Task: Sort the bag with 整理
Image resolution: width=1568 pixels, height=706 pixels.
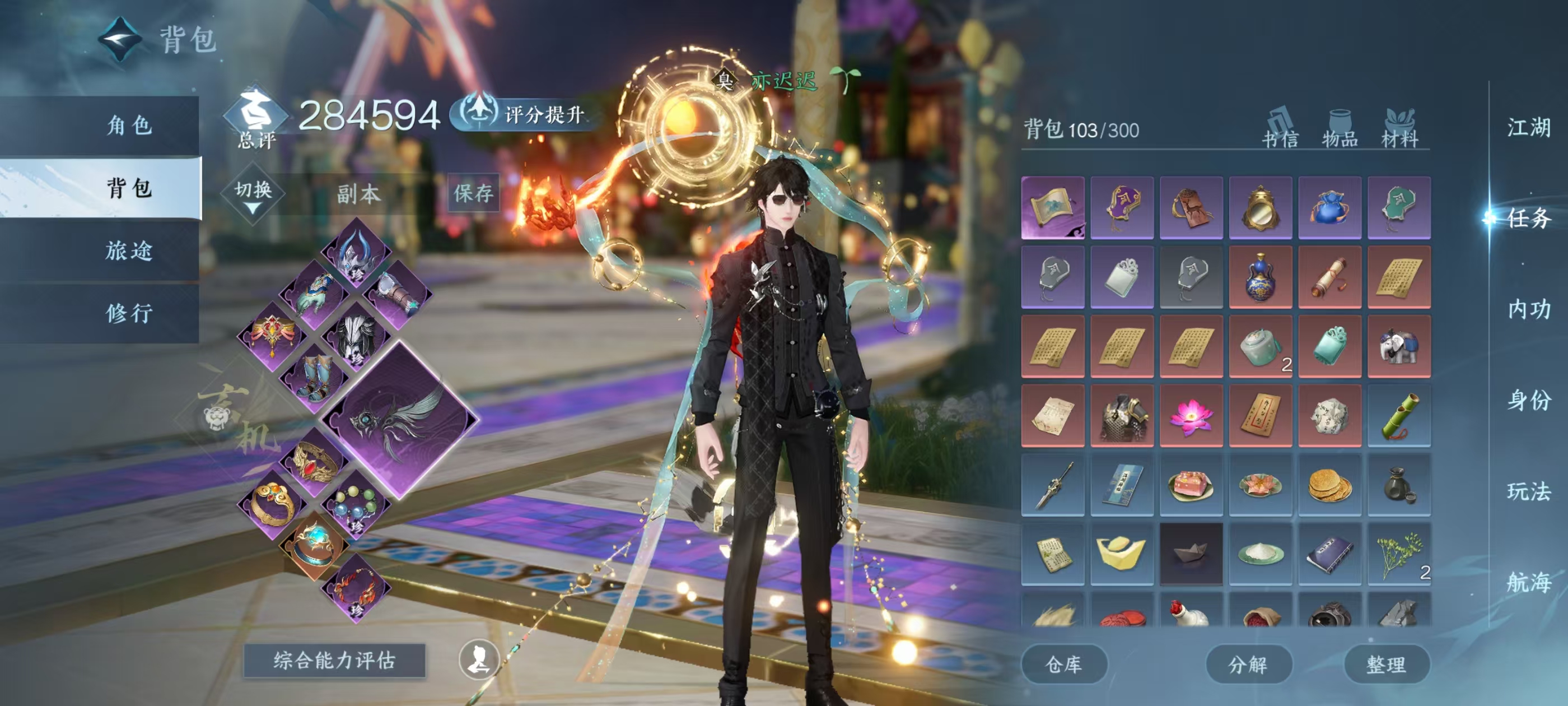Action: coord(1386,664)
